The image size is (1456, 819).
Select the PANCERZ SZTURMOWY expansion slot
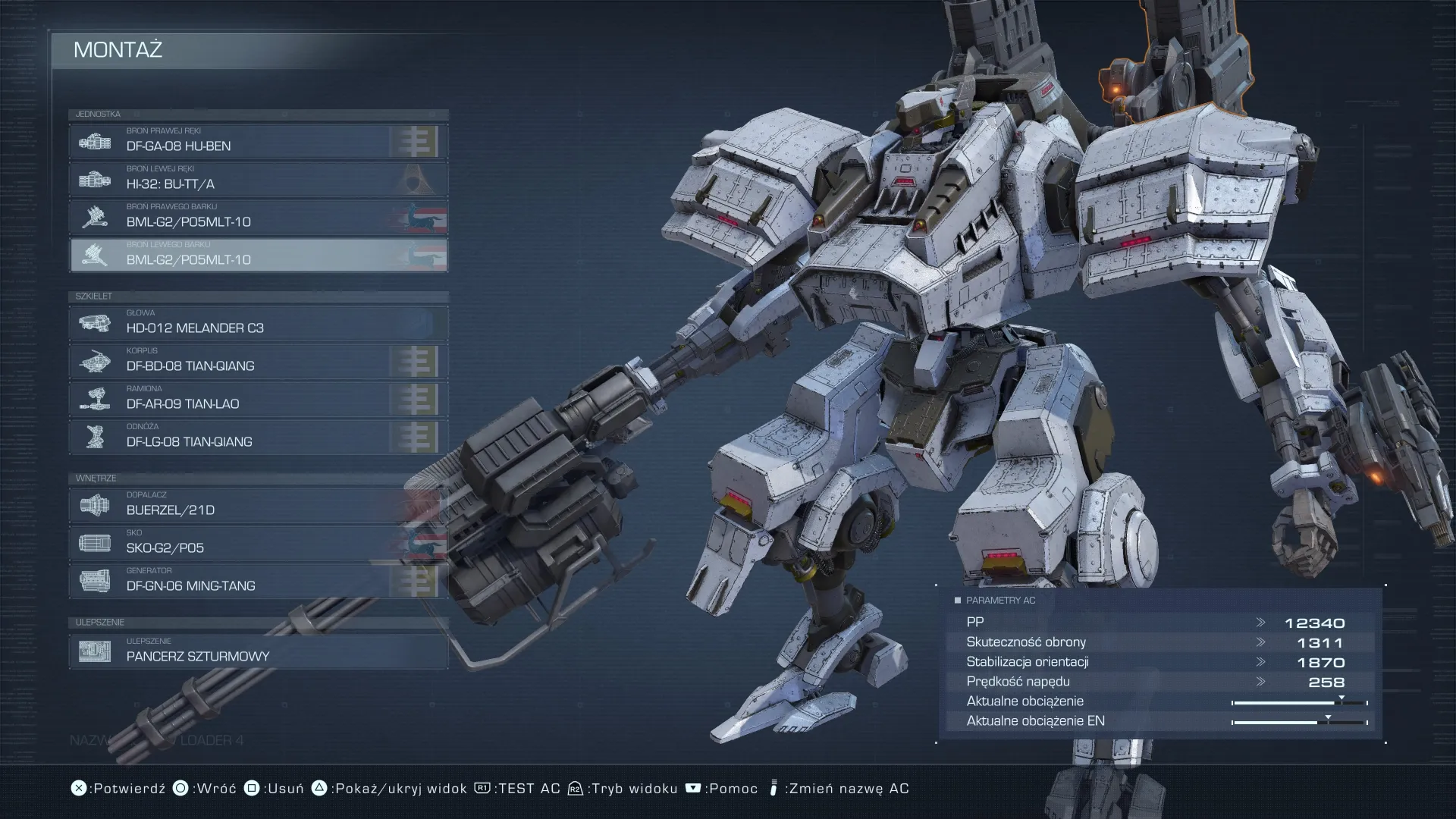click(x=258, y=652)
